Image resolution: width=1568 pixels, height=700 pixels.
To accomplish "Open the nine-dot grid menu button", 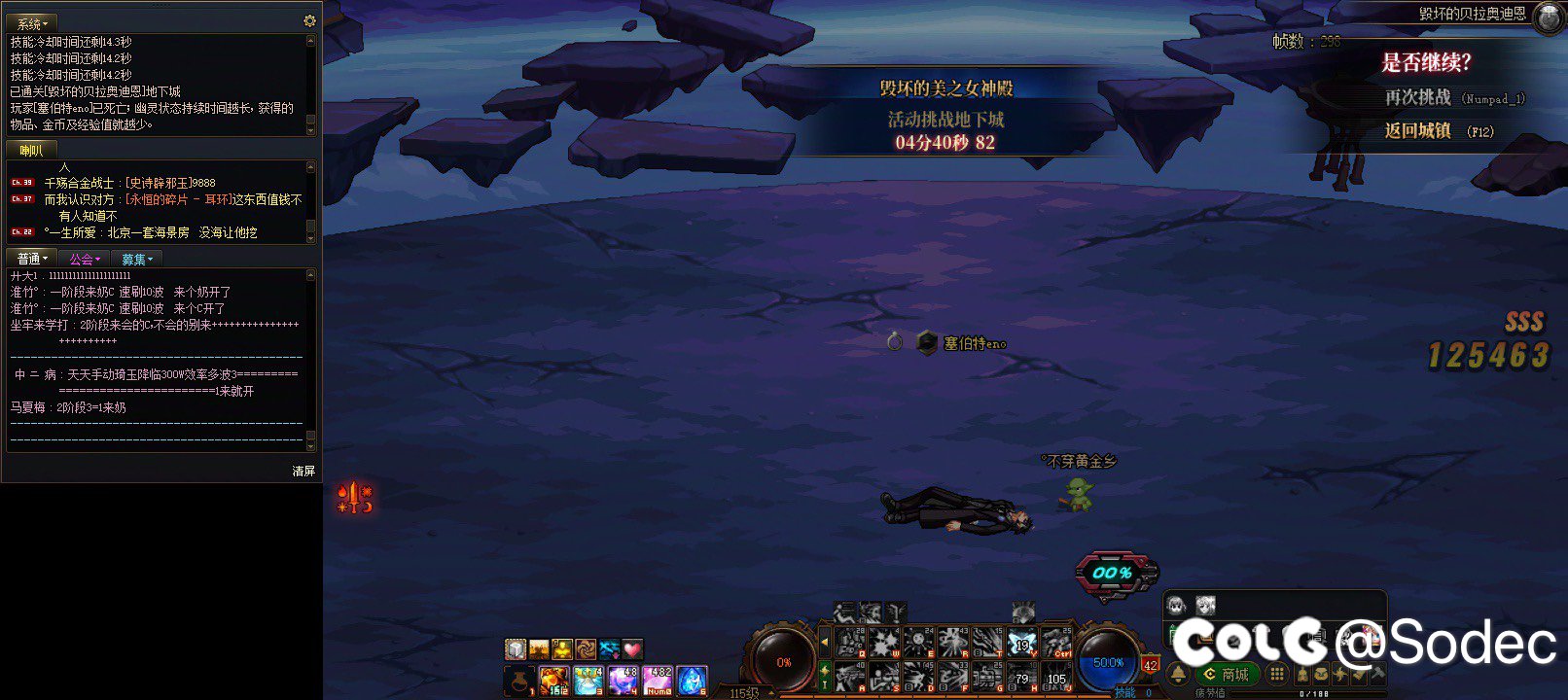I will click(1277, 674).
